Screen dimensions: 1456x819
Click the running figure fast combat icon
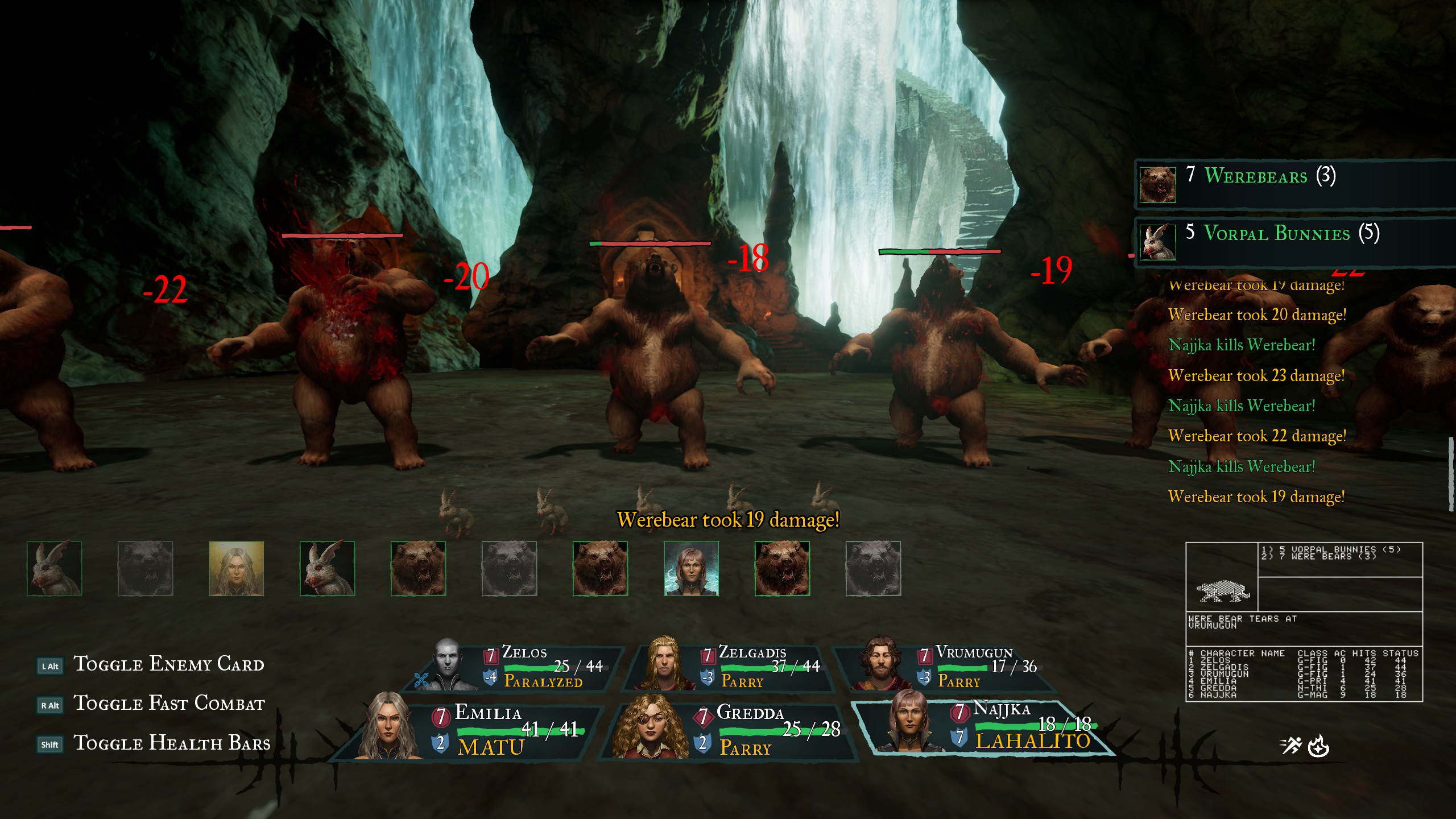[1291, 745]
